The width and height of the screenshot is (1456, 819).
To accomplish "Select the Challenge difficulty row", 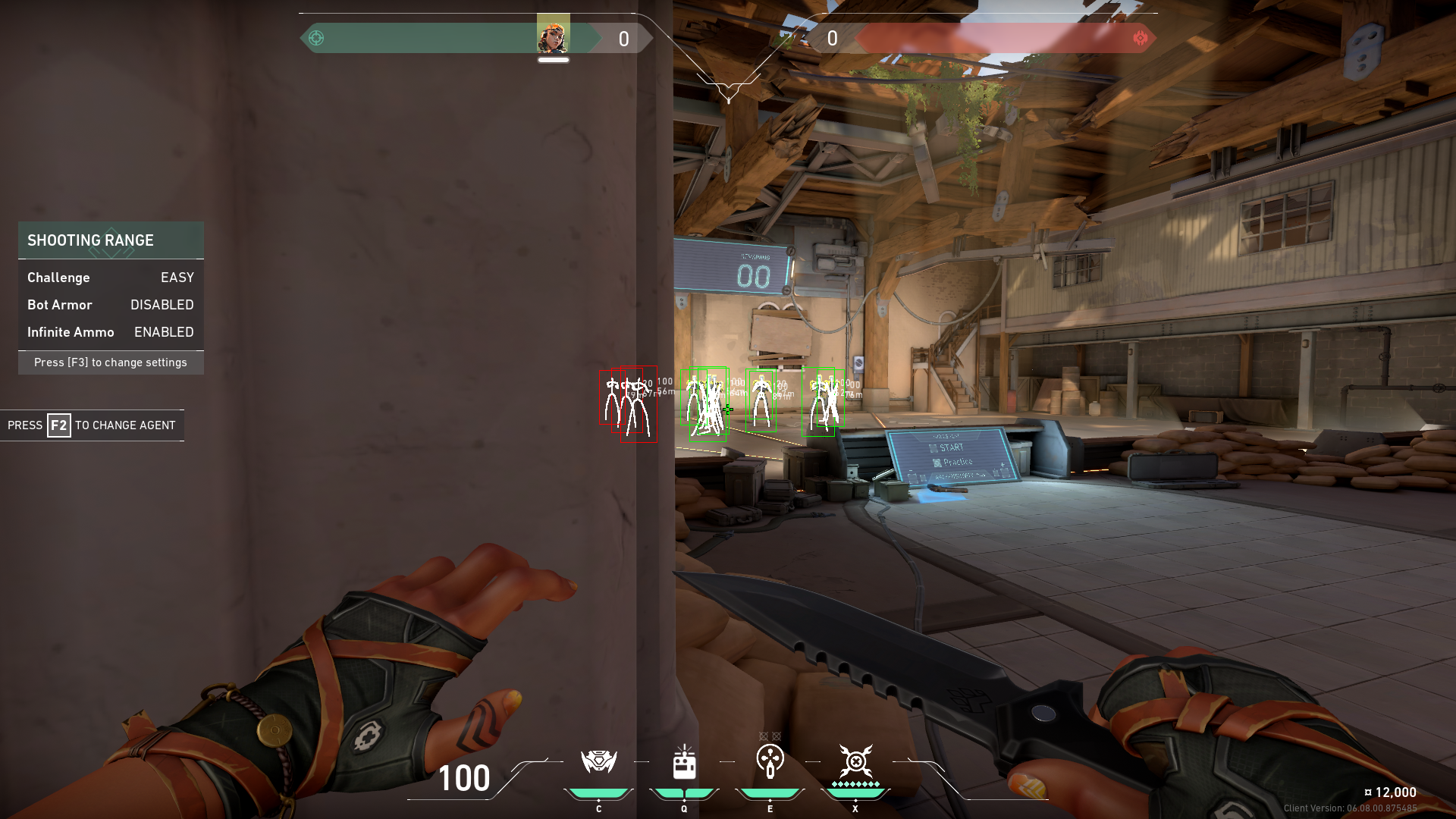I will click(x=111, y=278).
